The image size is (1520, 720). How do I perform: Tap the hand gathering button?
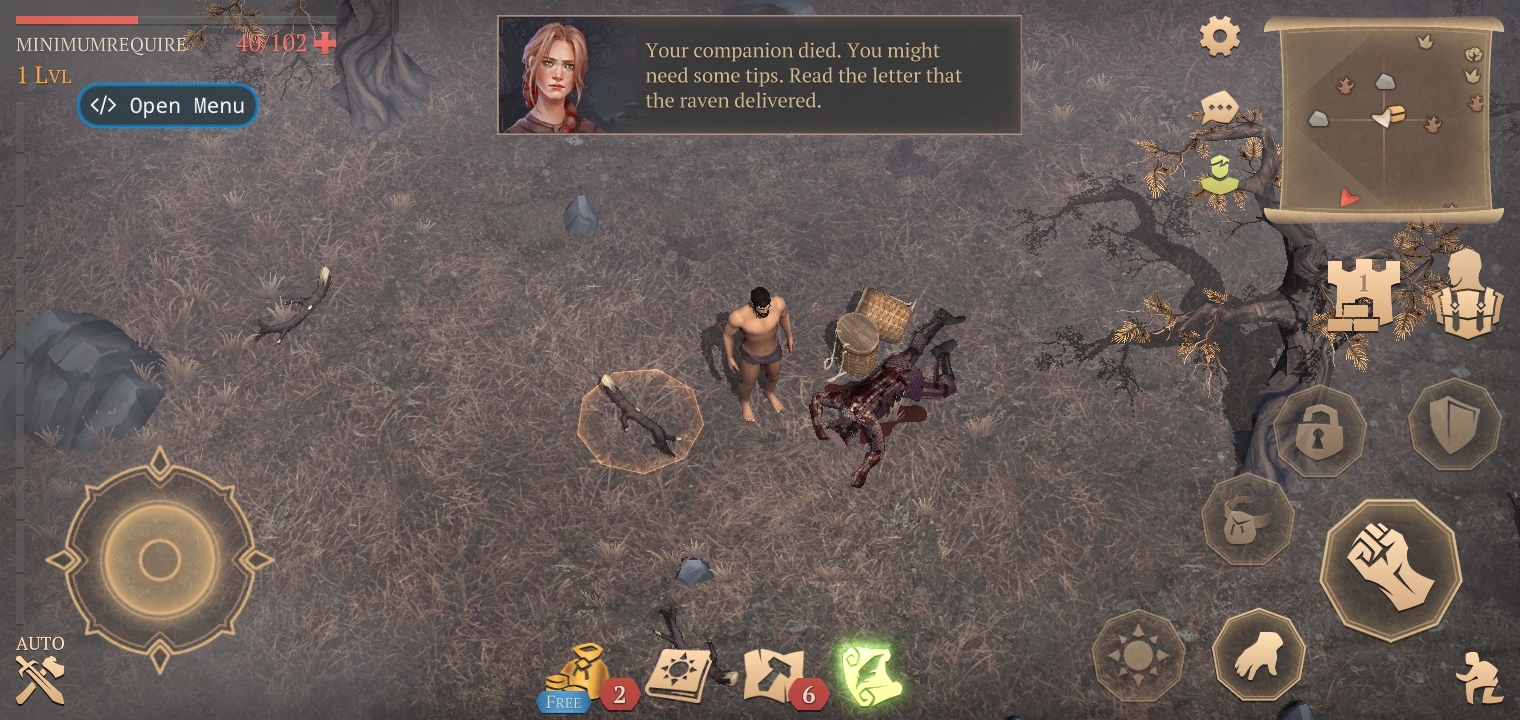1259,653
